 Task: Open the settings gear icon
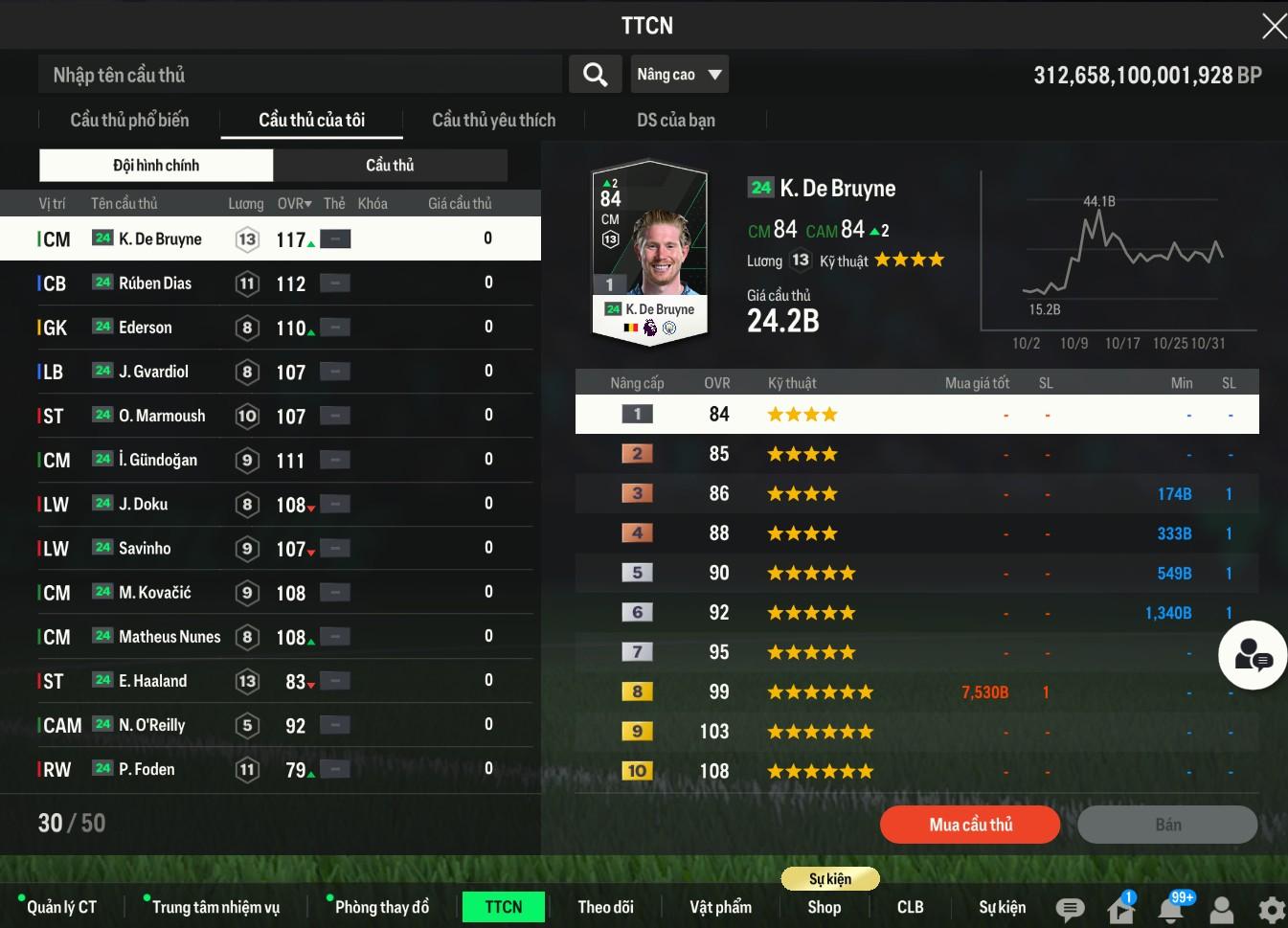point(1271,909)
